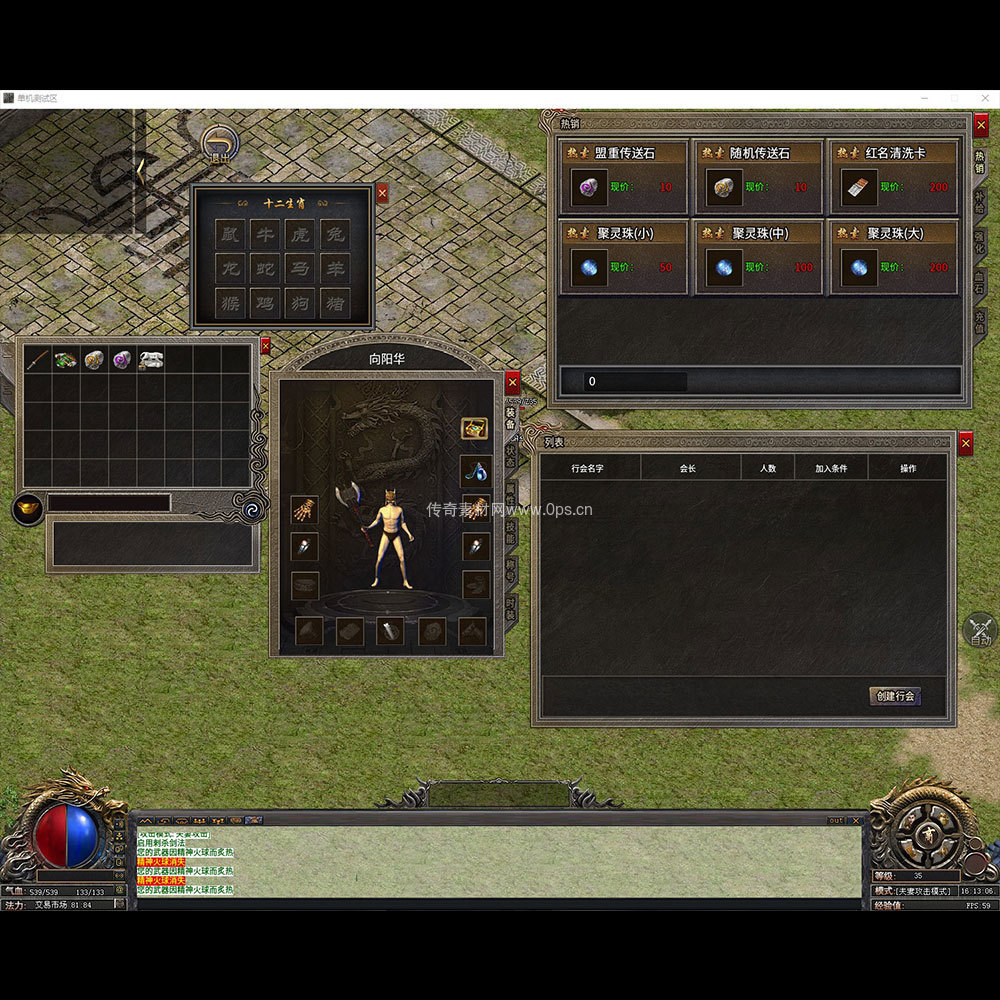The height and width of the screenshot is (1000, 1000).
Task: Pick 聚灵珠(小) in the shop
Action: [624, 257]
